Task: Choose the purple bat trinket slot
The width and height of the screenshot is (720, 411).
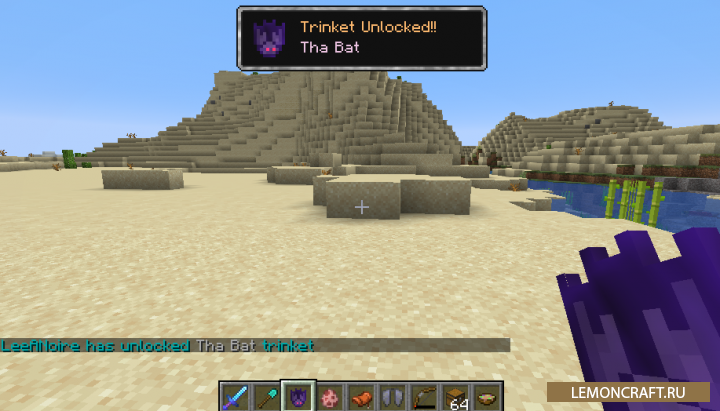Action: [x=297, y=396]
